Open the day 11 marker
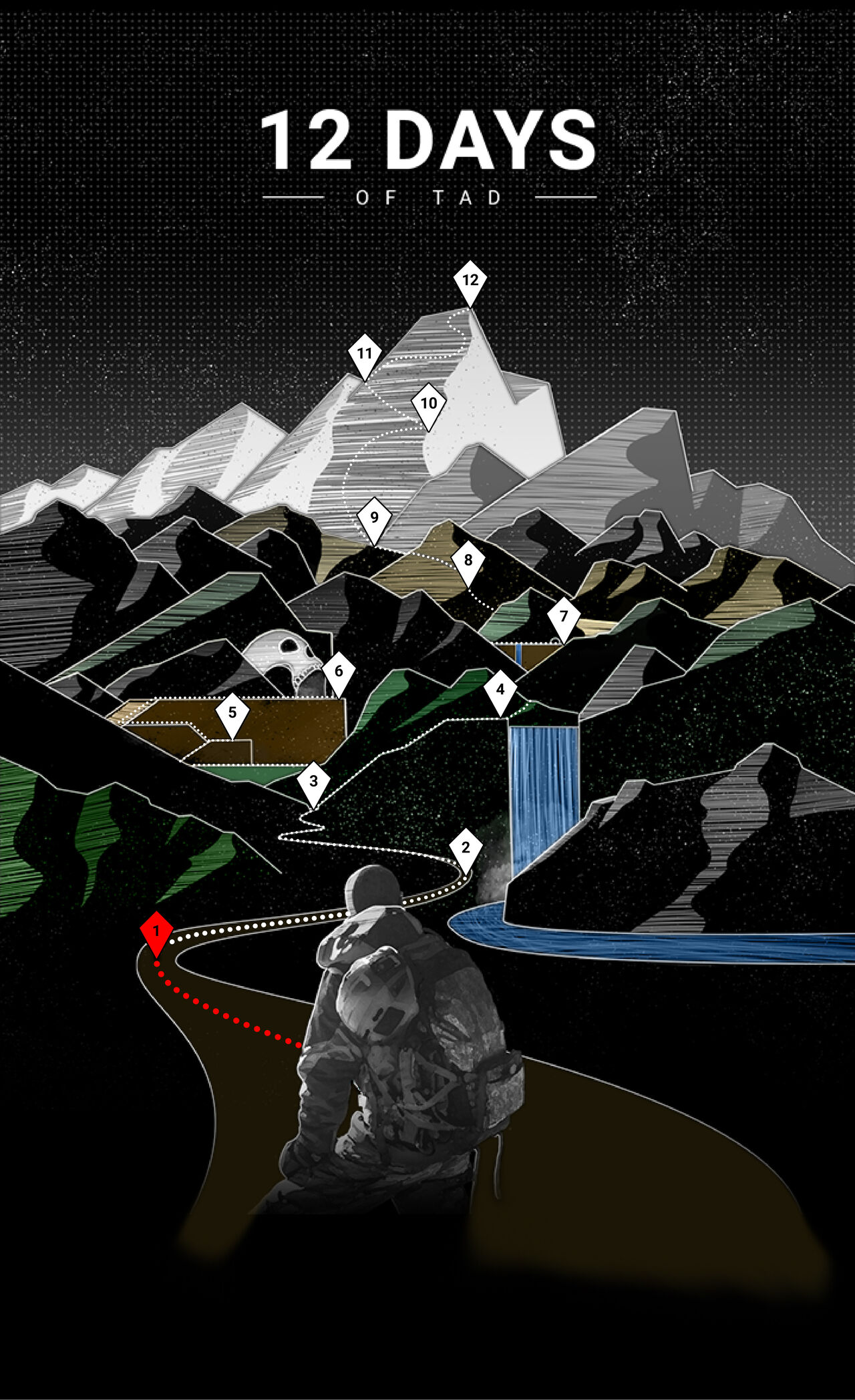This screenshot has width=855, height=1400. [x=365, y=354]
